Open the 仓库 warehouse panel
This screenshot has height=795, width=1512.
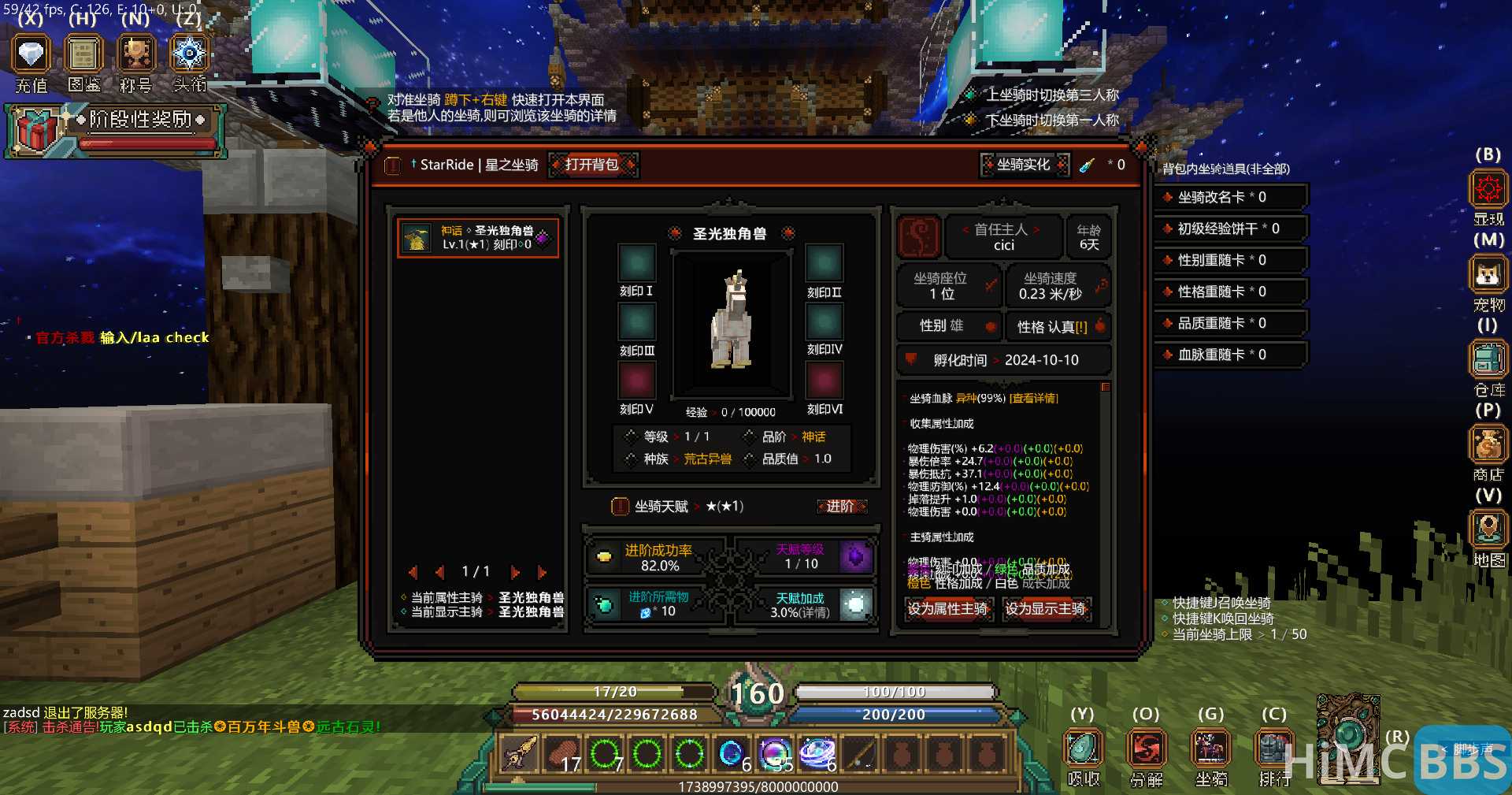click(1488, 359)
